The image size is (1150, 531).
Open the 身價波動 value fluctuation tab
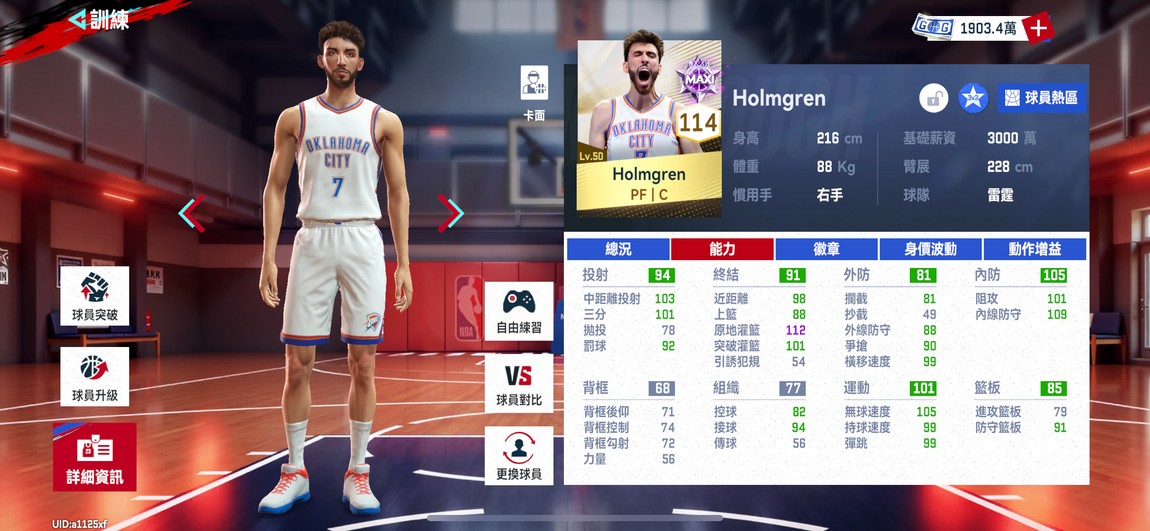pyautogui.click(x=930, y=249)
